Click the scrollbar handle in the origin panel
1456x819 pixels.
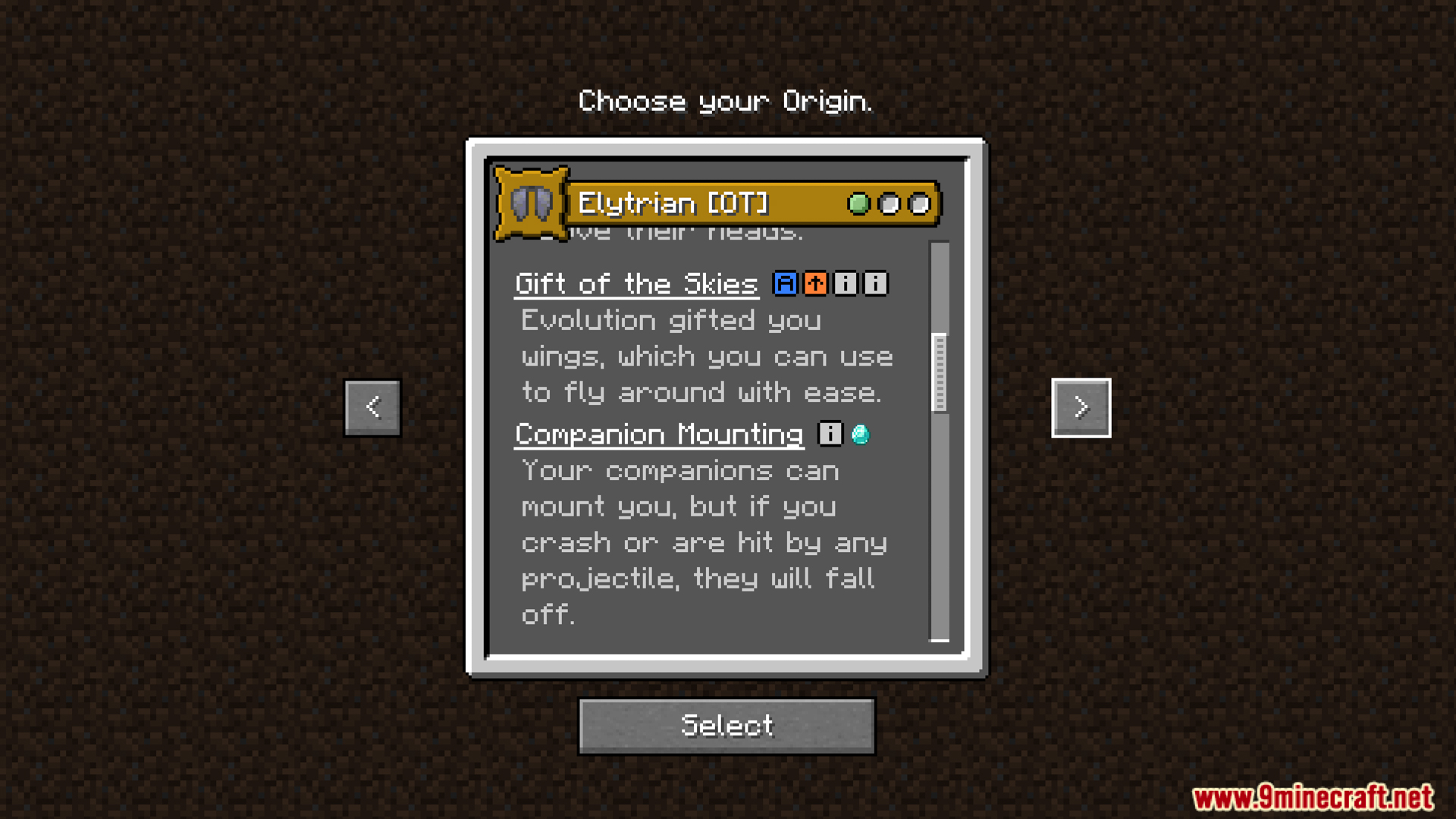point(940,372)
